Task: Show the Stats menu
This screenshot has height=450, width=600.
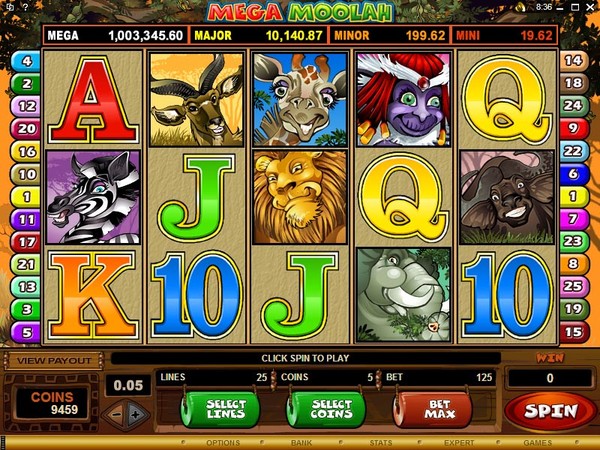Action: [x=380, y=441]
